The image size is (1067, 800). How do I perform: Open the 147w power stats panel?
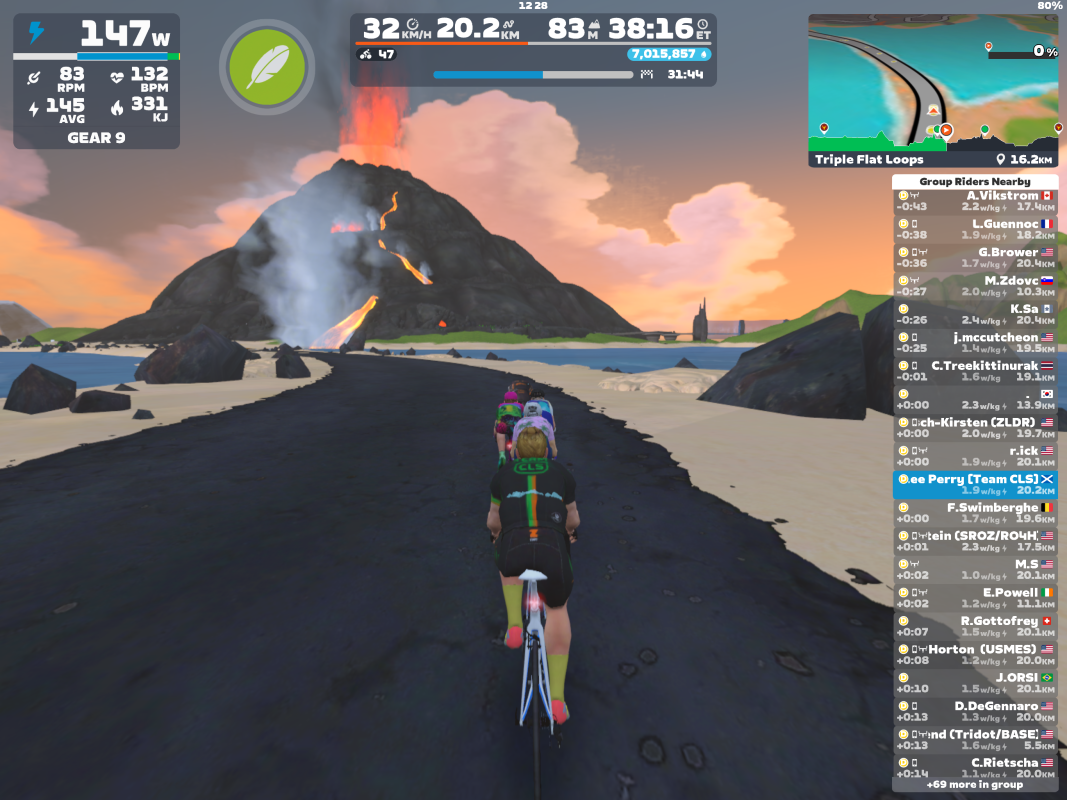[97, 81]
